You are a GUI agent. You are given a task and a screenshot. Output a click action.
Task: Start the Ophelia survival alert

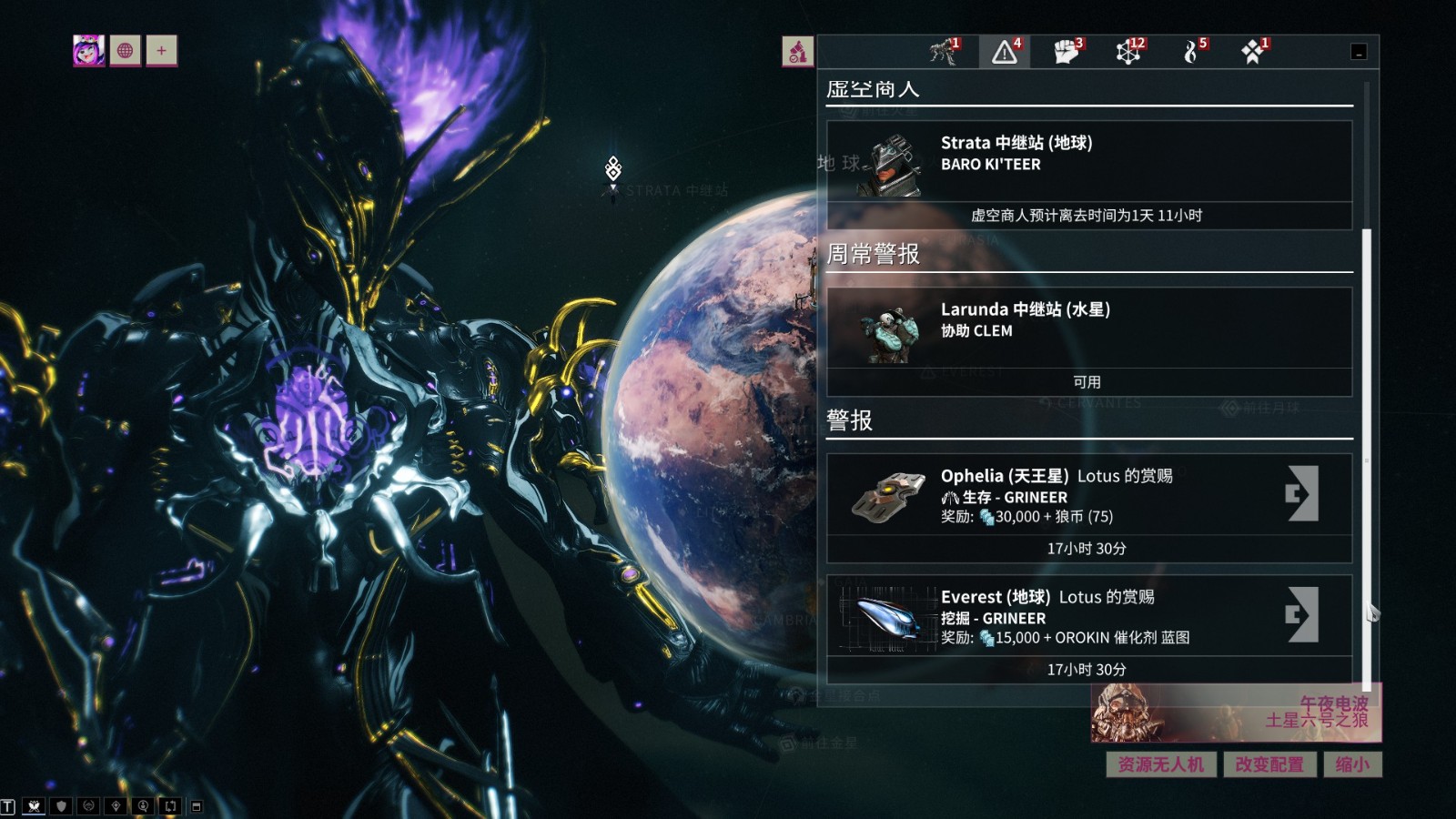pyautogui.click(x=1302, y=493)
